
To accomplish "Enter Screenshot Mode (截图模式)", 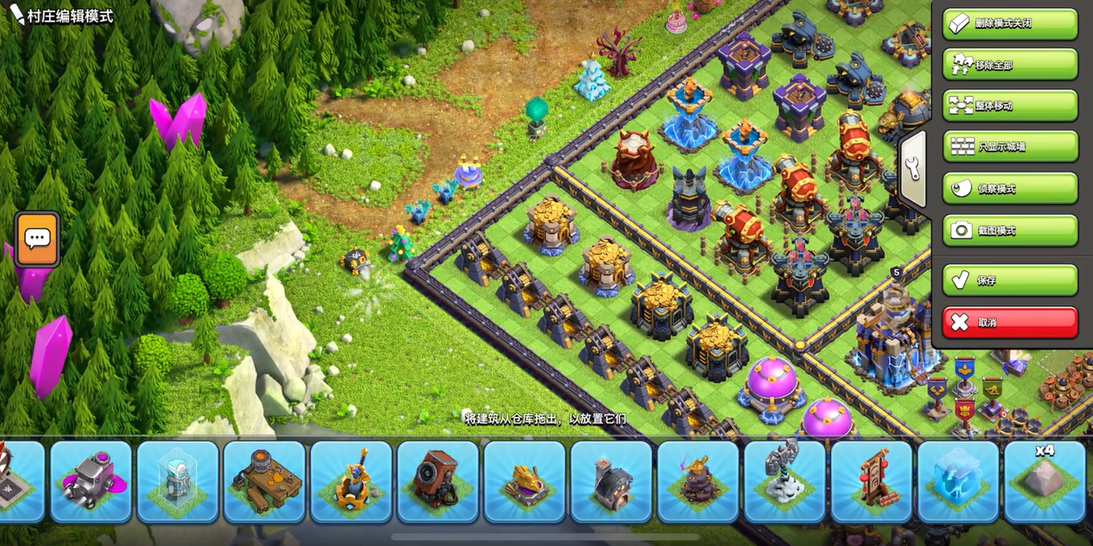I will click(x=1010, y=230).
